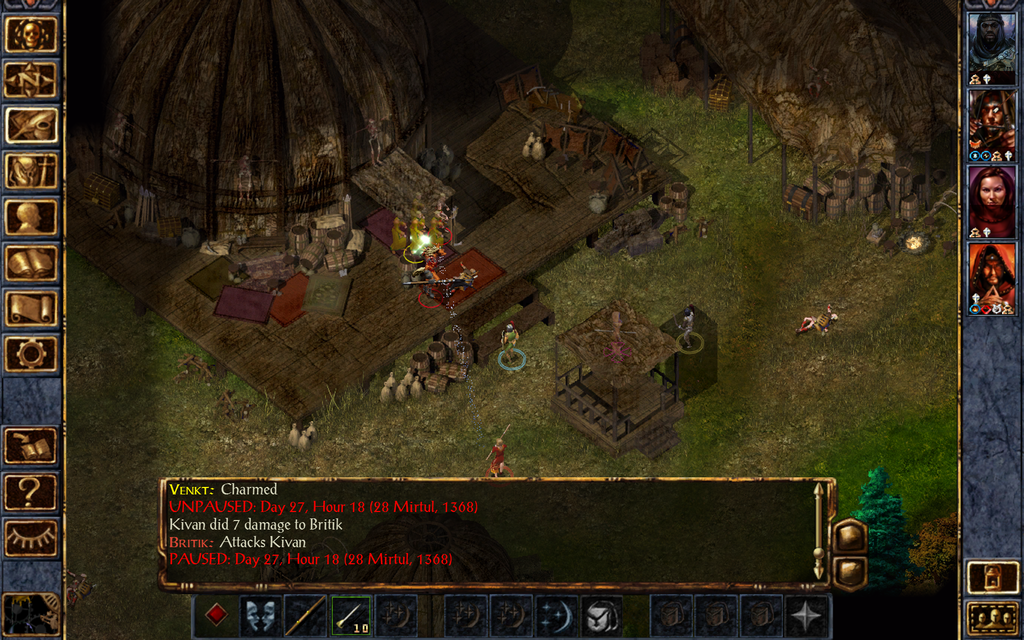Open game options via gear icon
The image size is (1024, 640).
(30, 354)
